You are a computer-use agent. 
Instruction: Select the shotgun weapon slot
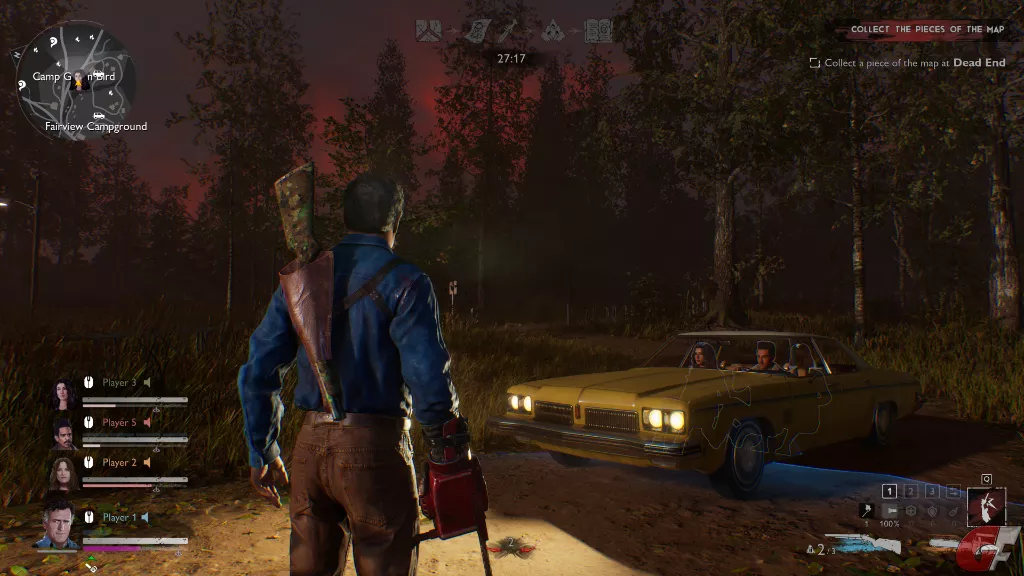coord(863,544)
